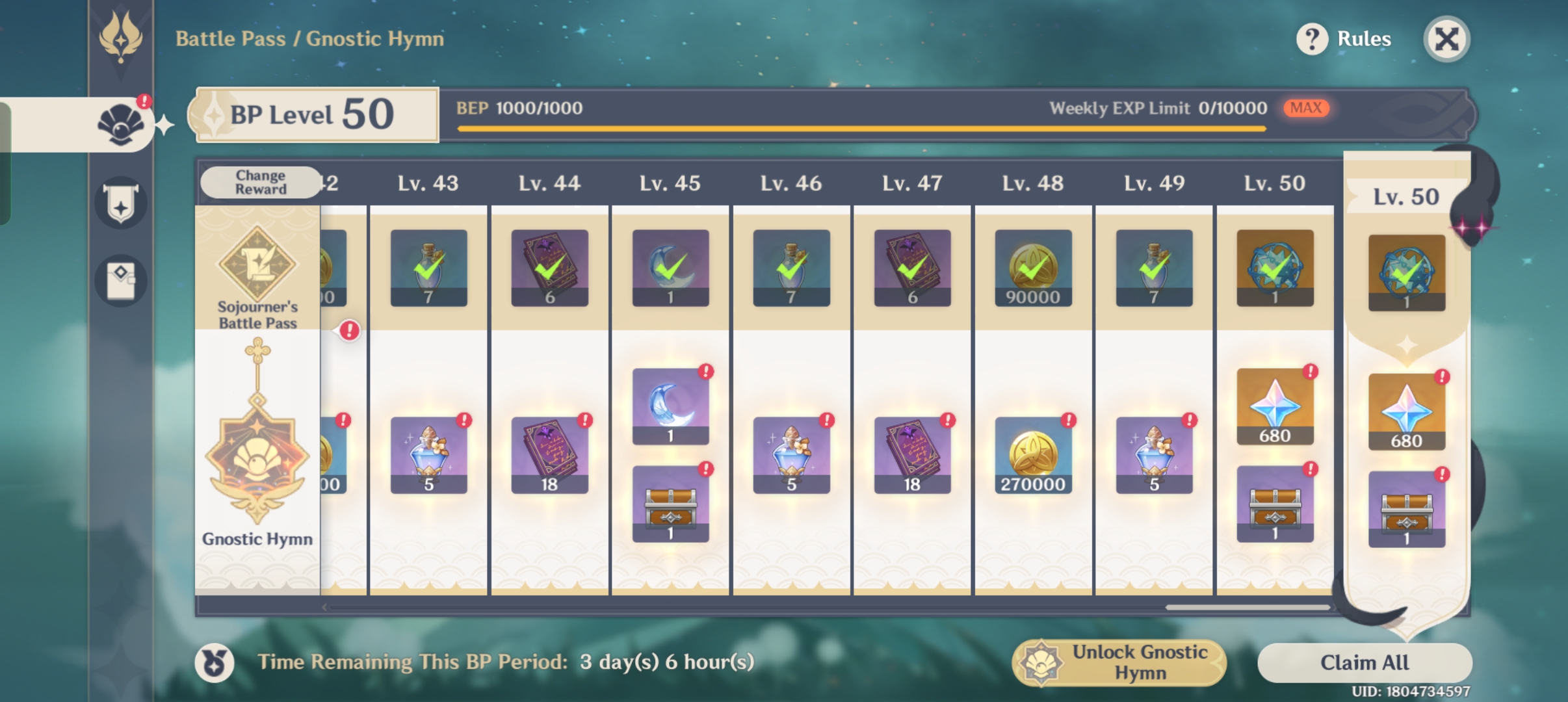
Task: Close the Battle Pass screen
Action: tap(1446, 39)
